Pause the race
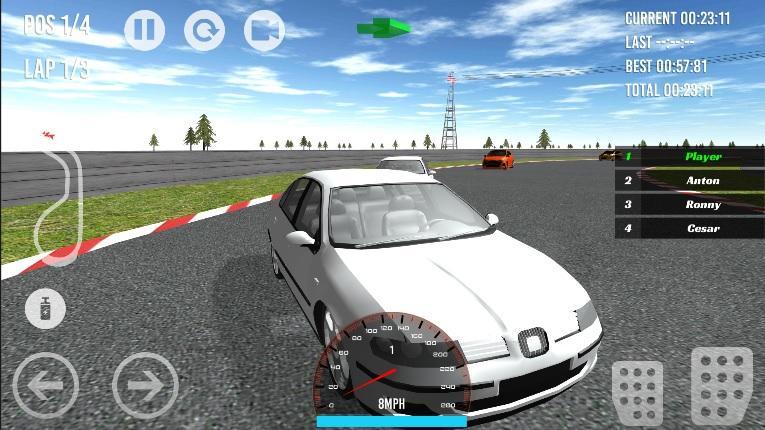The image size is (765, 430). (144, 31)
